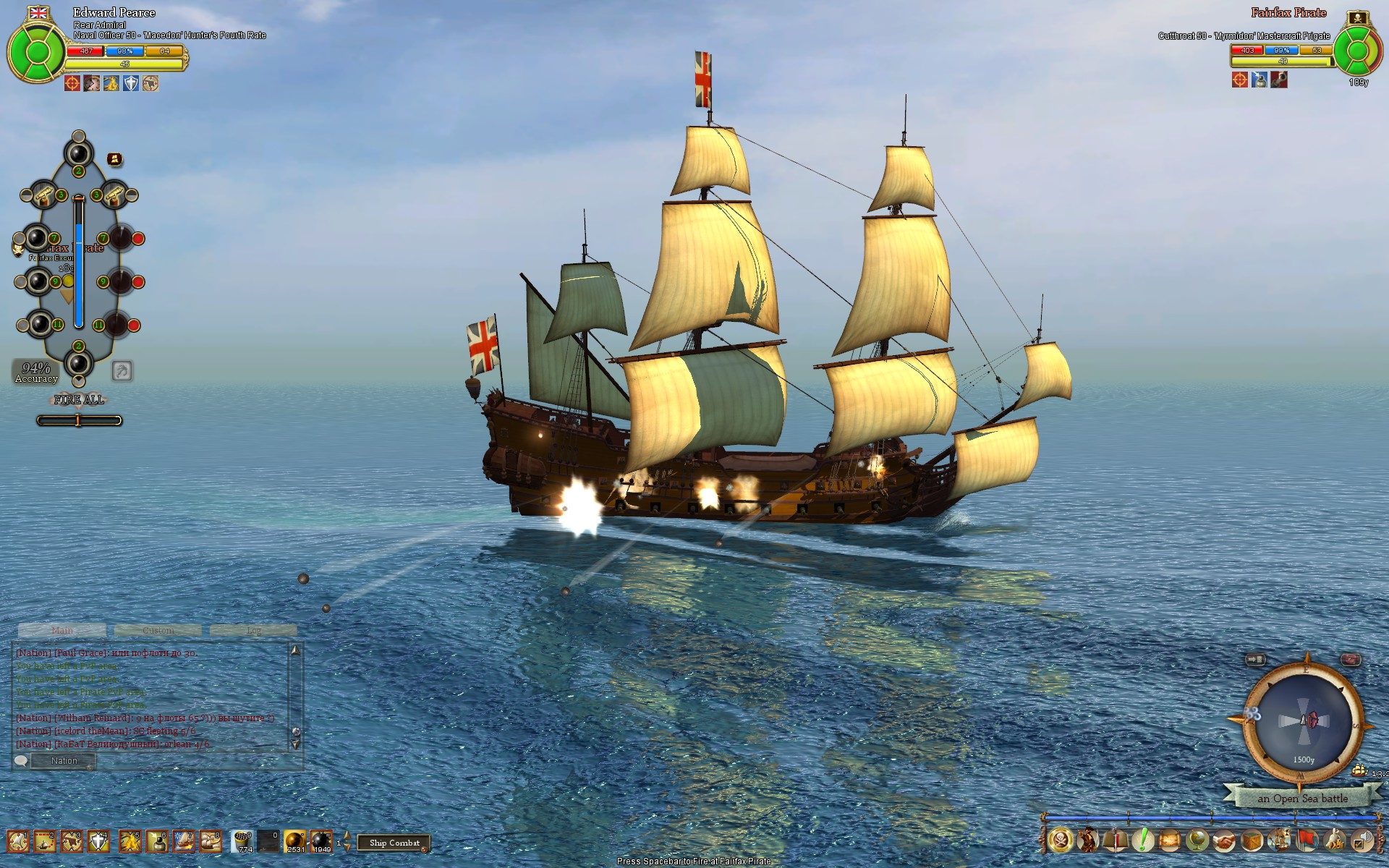Use the flame skill in slot 5

coord(129,841)
